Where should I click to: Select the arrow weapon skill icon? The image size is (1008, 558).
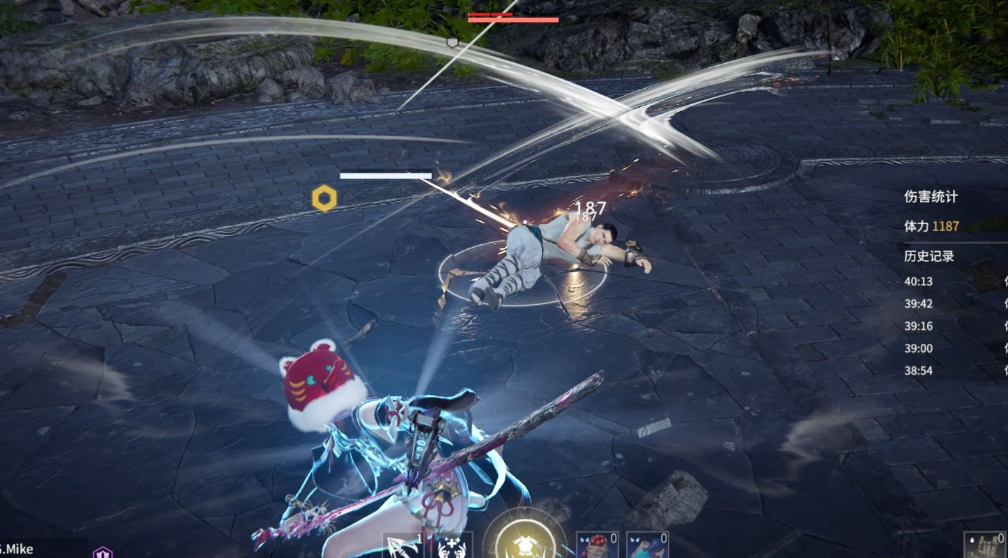[x=400, y=546]
